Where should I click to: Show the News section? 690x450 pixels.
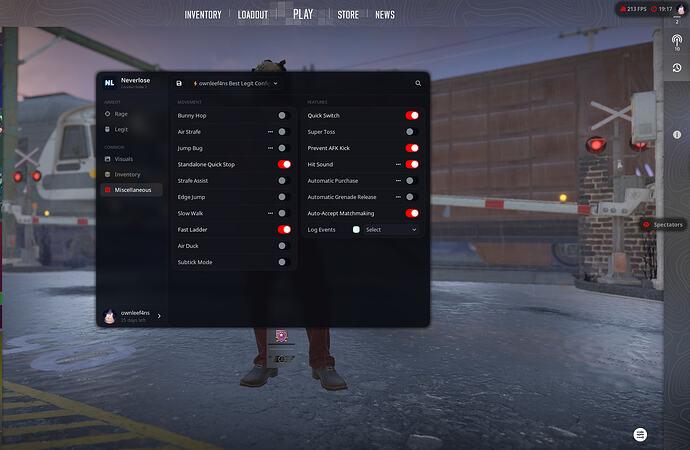(x=385, y=15)
